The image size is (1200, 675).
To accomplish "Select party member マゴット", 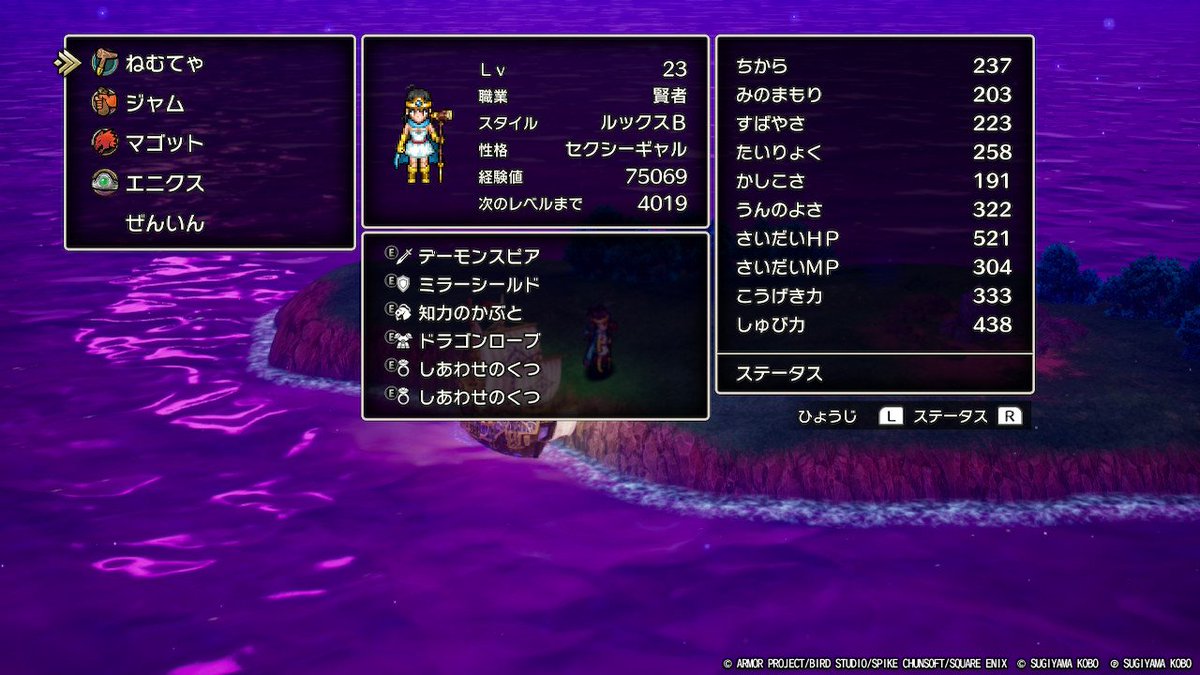I will click(164, 143).
